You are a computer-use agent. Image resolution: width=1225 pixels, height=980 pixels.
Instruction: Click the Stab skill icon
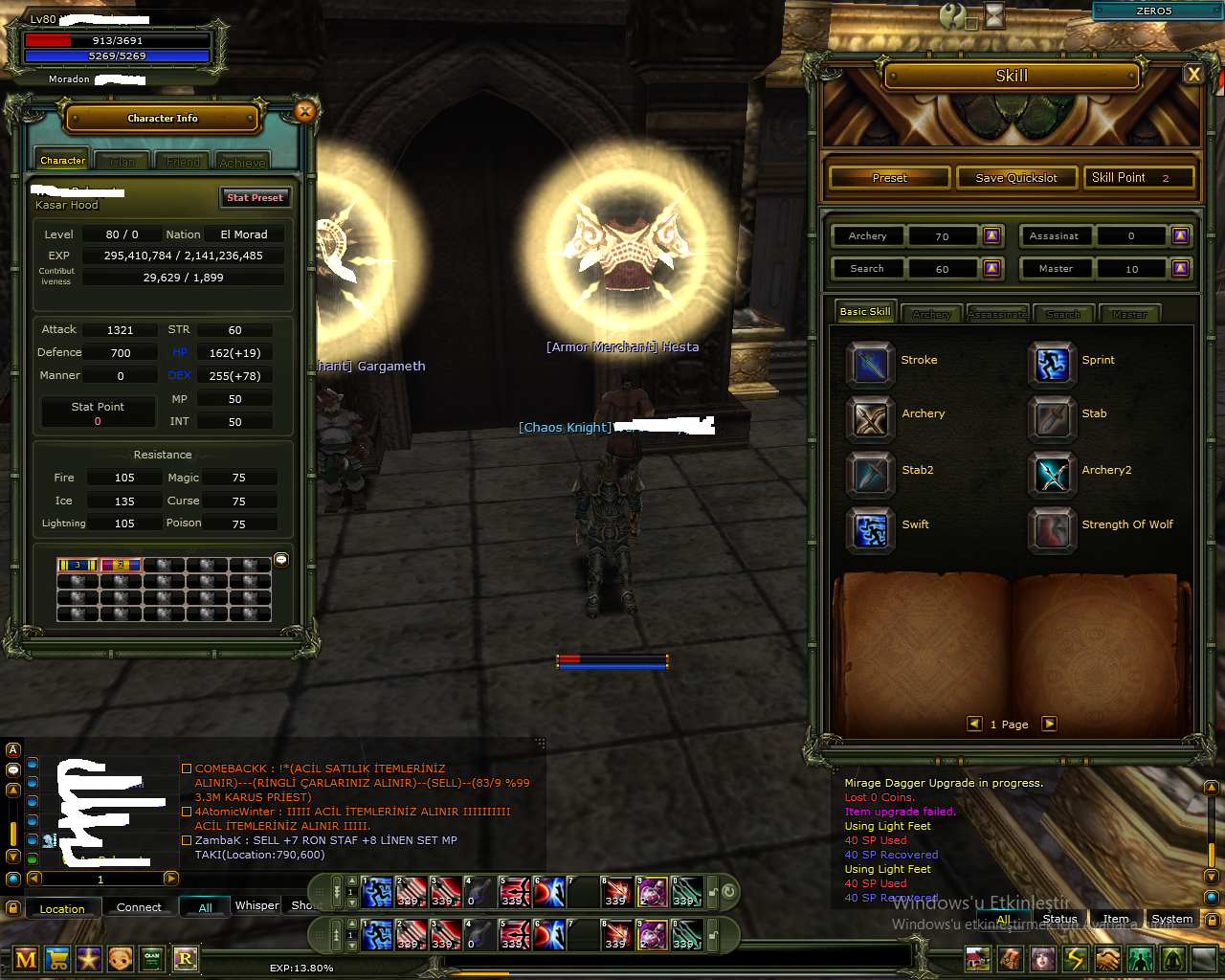point(1052,418)
